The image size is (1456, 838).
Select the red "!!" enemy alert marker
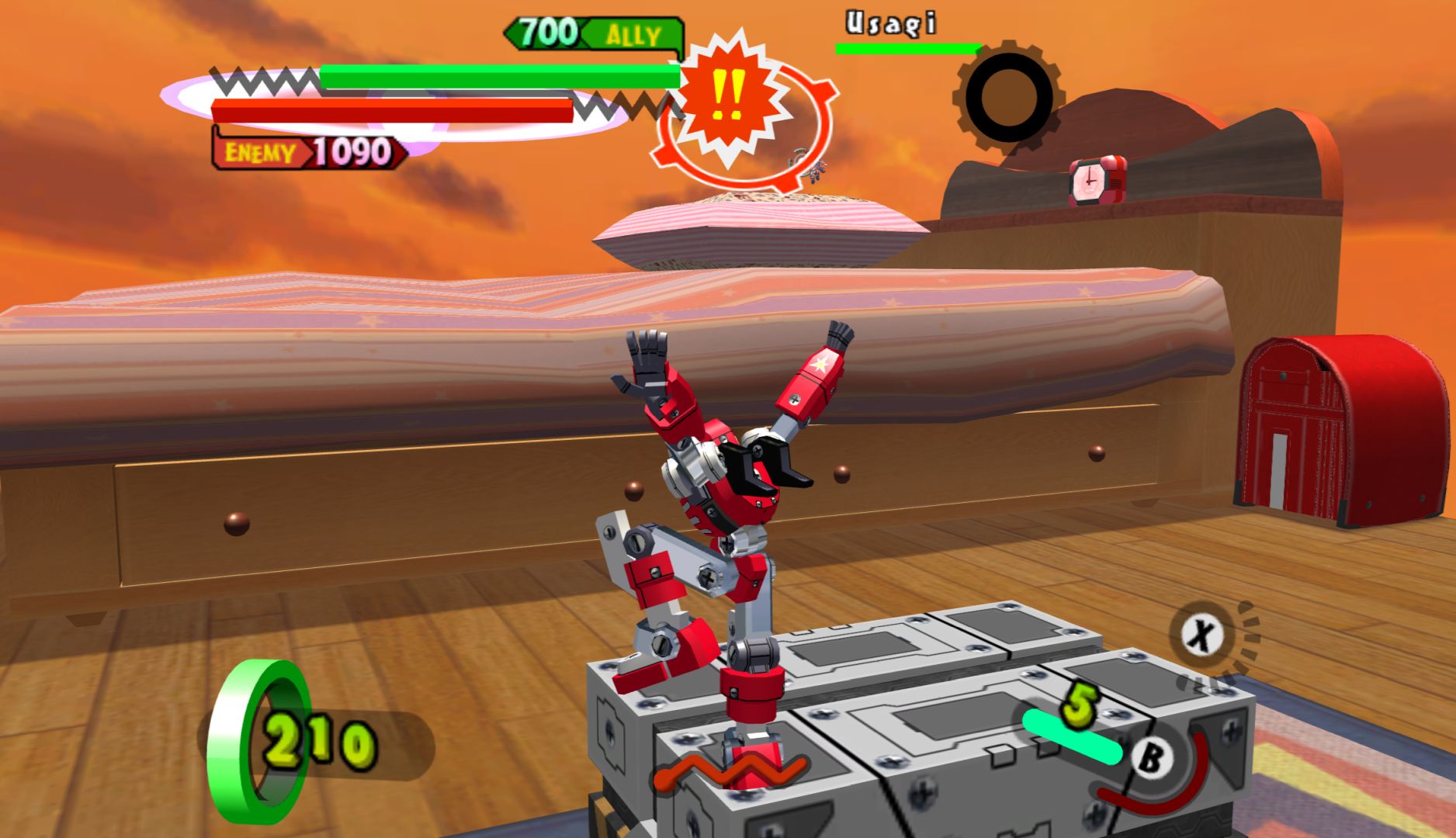(727, 96)
